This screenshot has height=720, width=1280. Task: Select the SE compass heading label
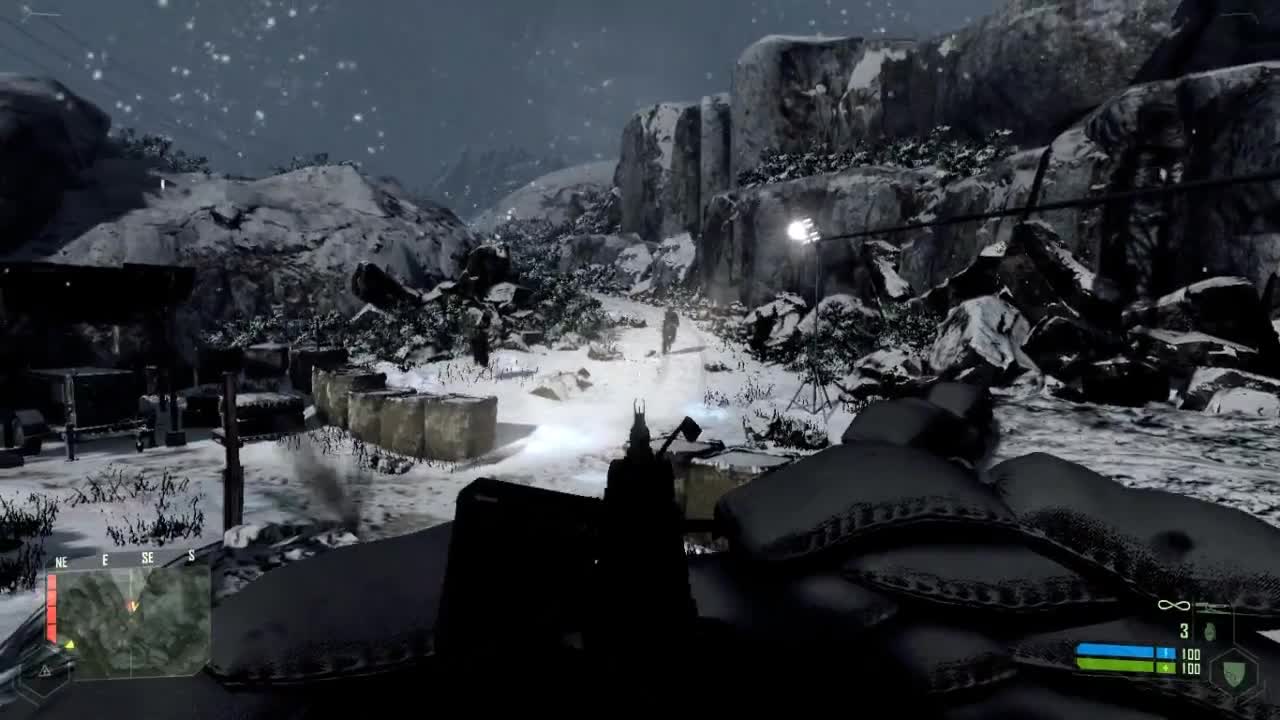point(148,558)
